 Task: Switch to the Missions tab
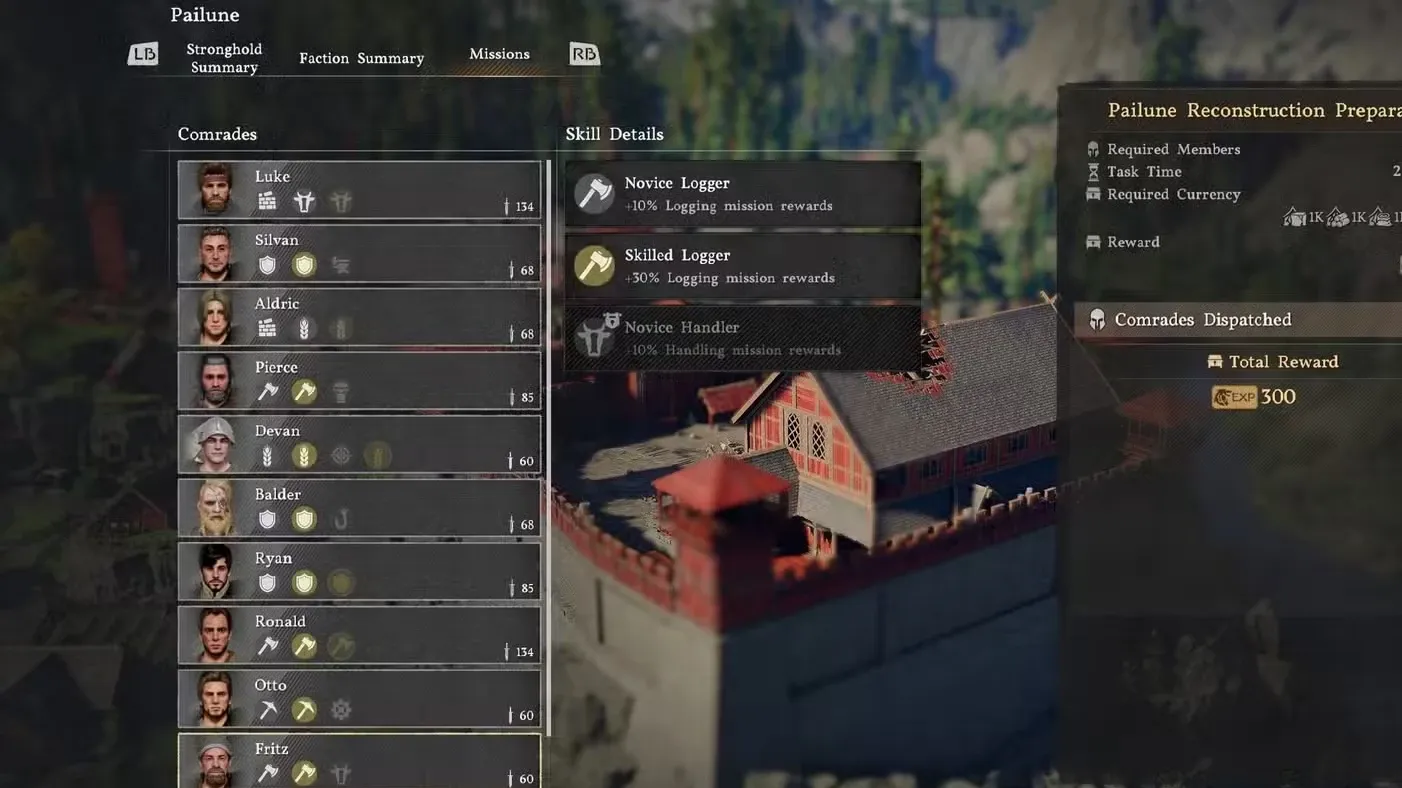coord(499,54)
